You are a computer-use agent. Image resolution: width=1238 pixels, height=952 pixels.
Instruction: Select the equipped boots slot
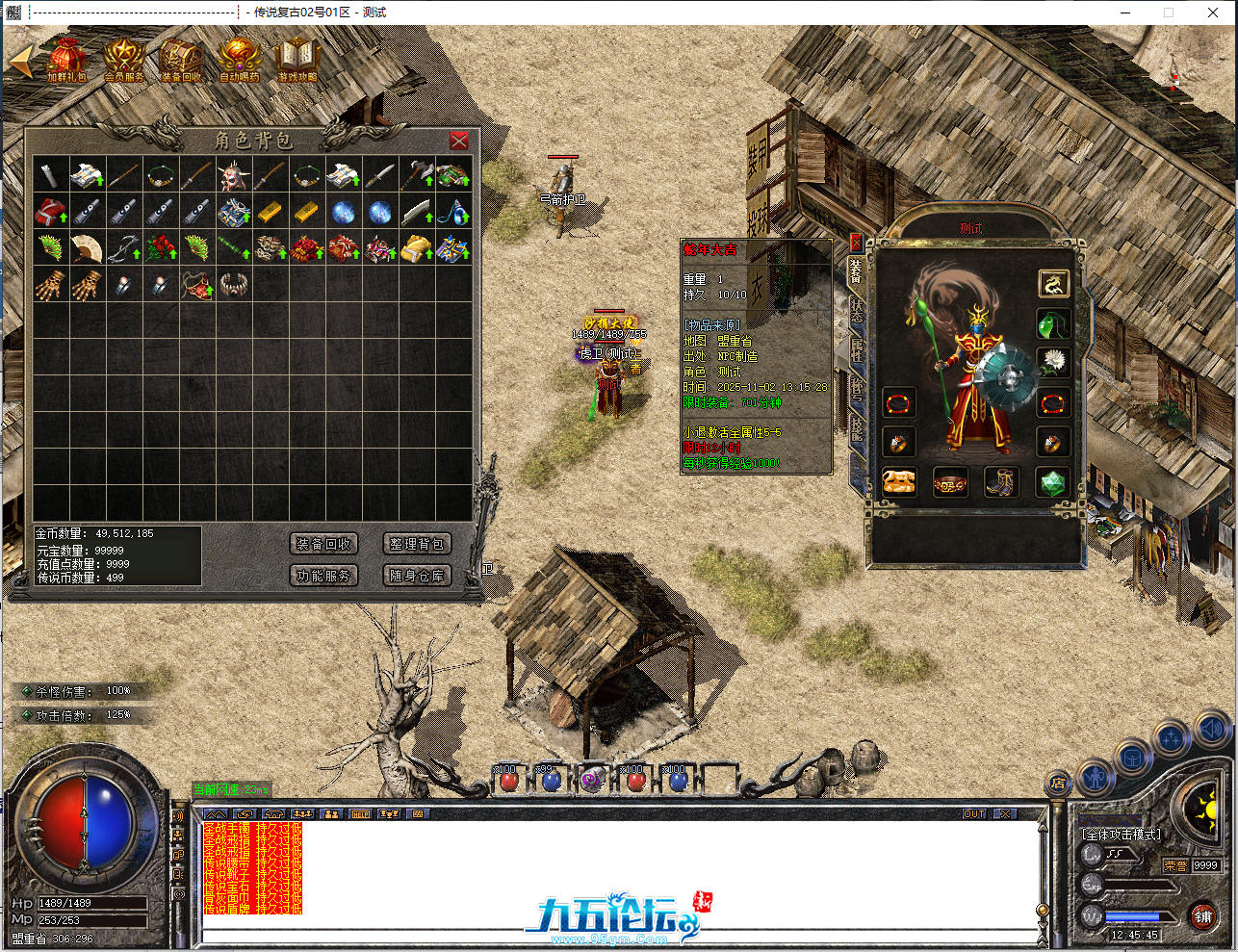pos(1000,482)
